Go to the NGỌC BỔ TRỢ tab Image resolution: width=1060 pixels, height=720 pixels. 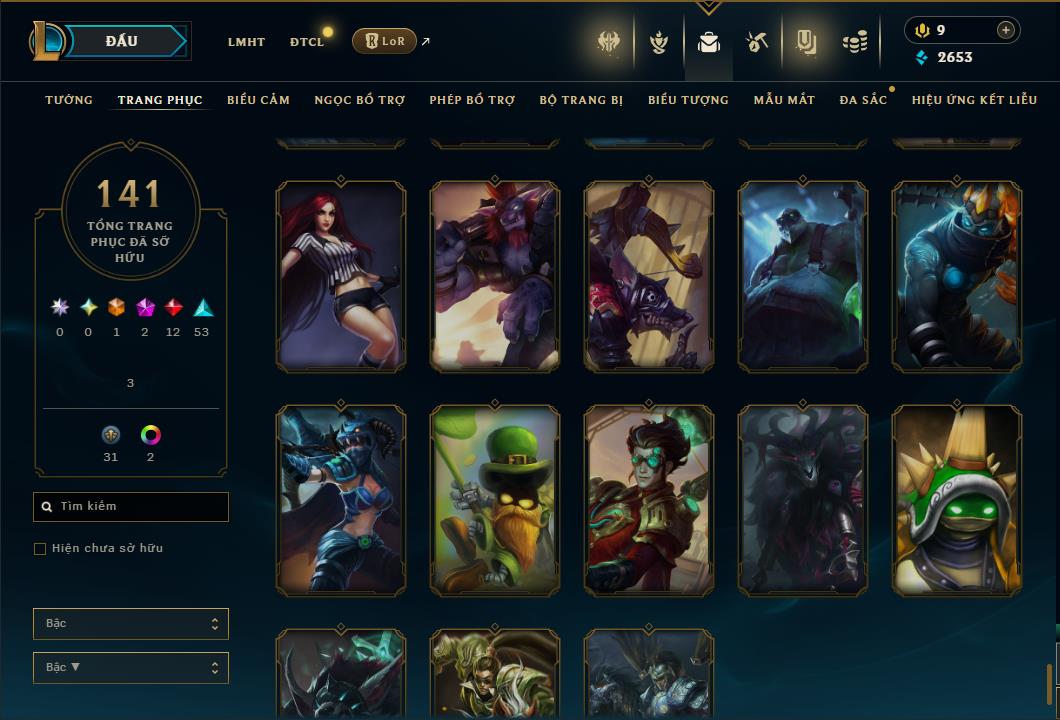pyautogui.click(x=359, y=100)
